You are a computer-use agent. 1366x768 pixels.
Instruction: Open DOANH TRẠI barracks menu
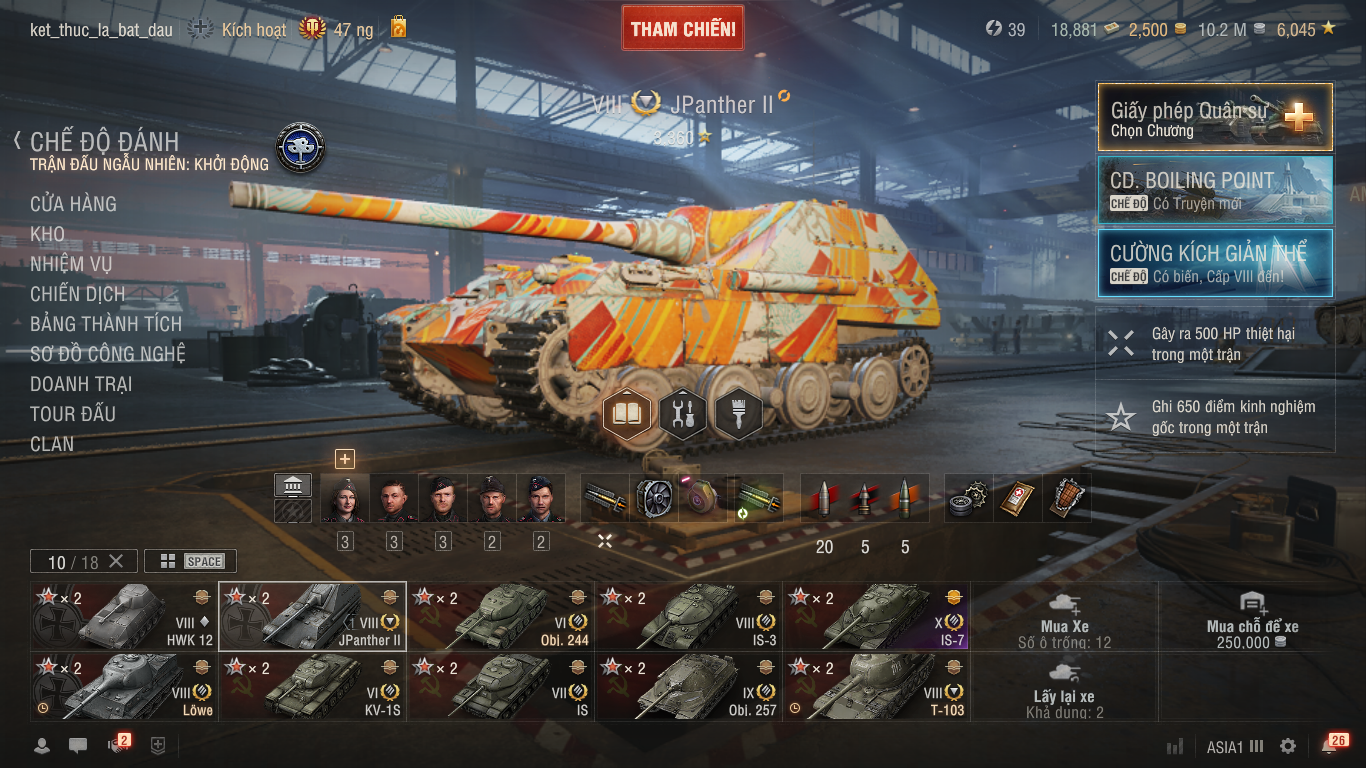[x=81, y=384]
